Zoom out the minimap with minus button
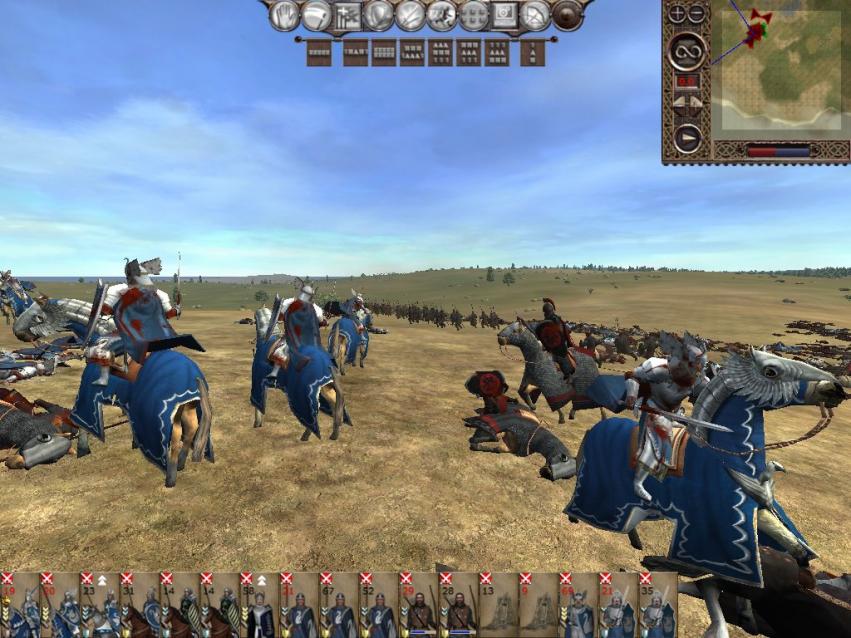This screenshot has width=851, height=638. click(x=696, y=14)
